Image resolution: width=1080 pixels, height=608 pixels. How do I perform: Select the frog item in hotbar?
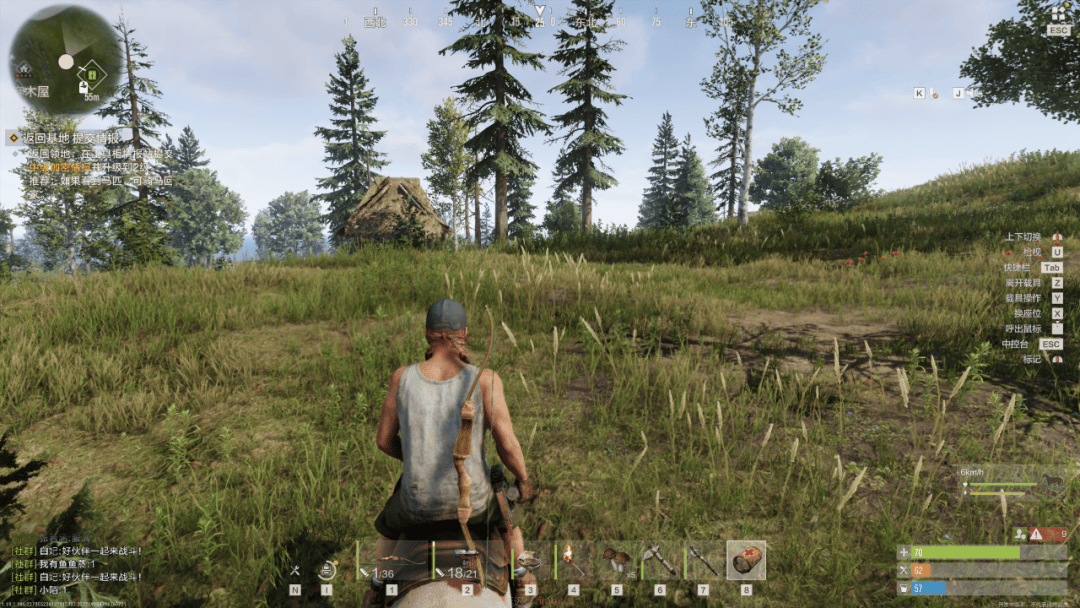pyautogui.click(x=529, y=561)
